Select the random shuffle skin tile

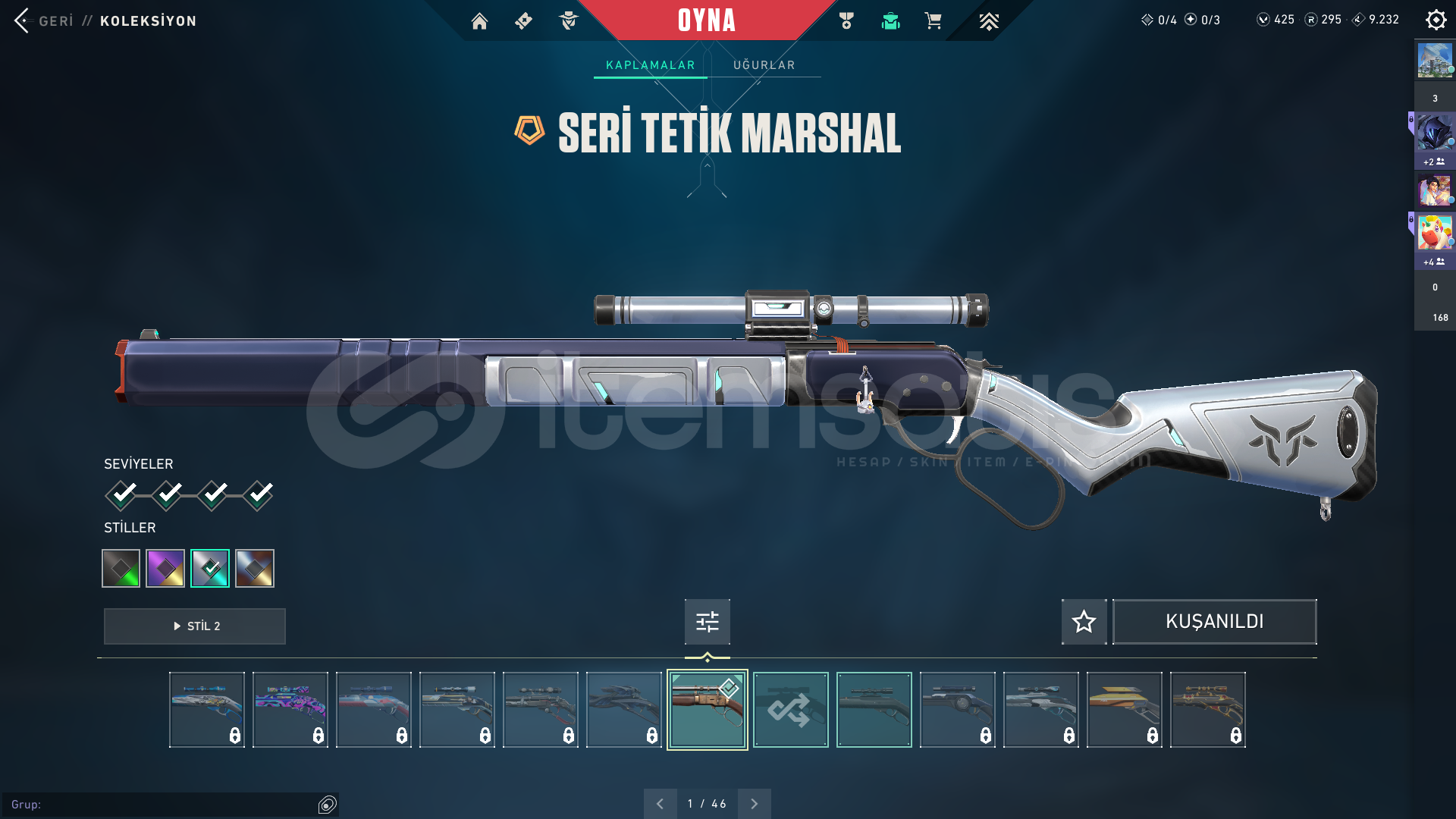(790, 710)
